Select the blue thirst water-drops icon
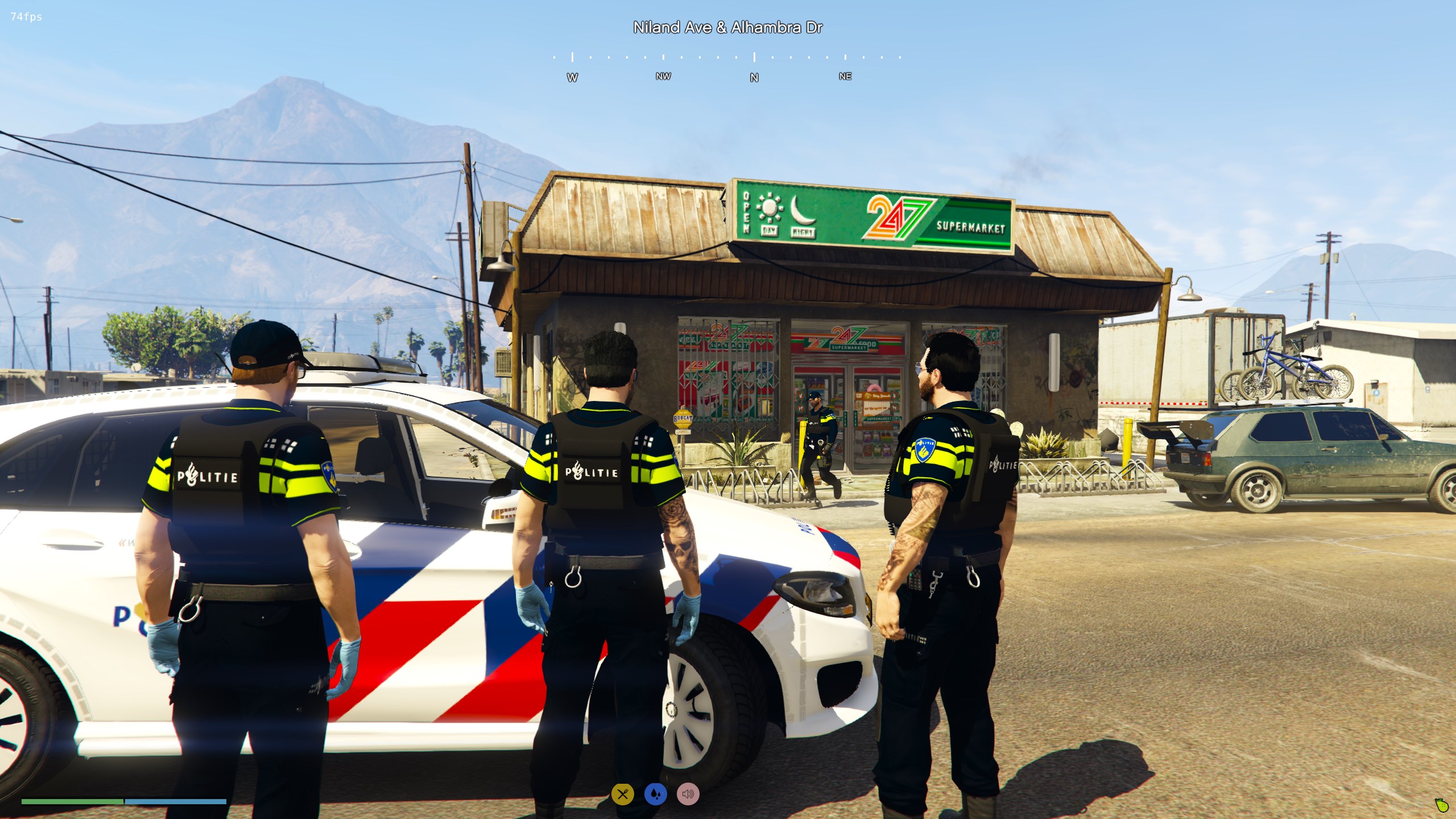The height and width of the screenshot is (819, 1456). coord(655,794)
